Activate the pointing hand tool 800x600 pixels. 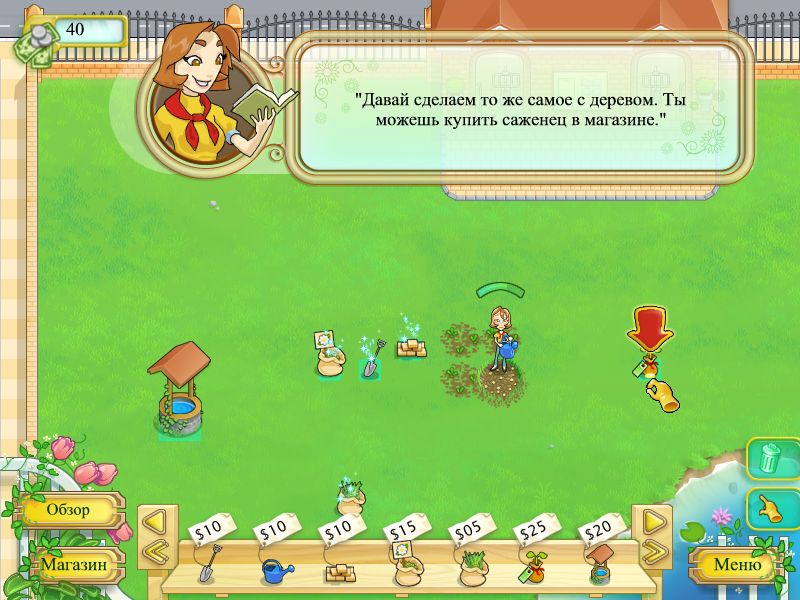pos(769,507)
